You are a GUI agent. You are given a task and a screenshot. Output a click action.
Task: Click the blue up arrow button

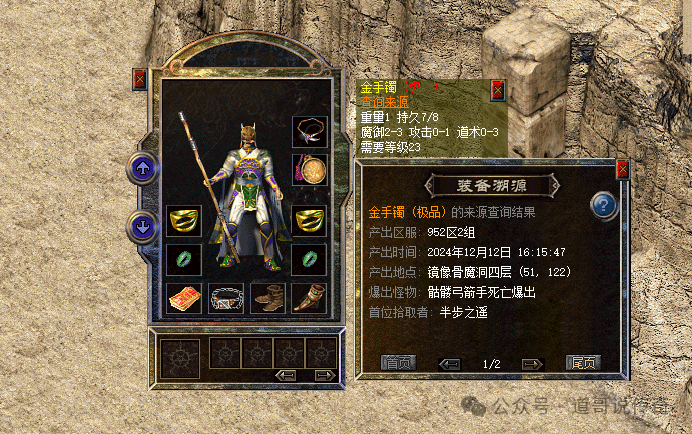coord(143,169)
